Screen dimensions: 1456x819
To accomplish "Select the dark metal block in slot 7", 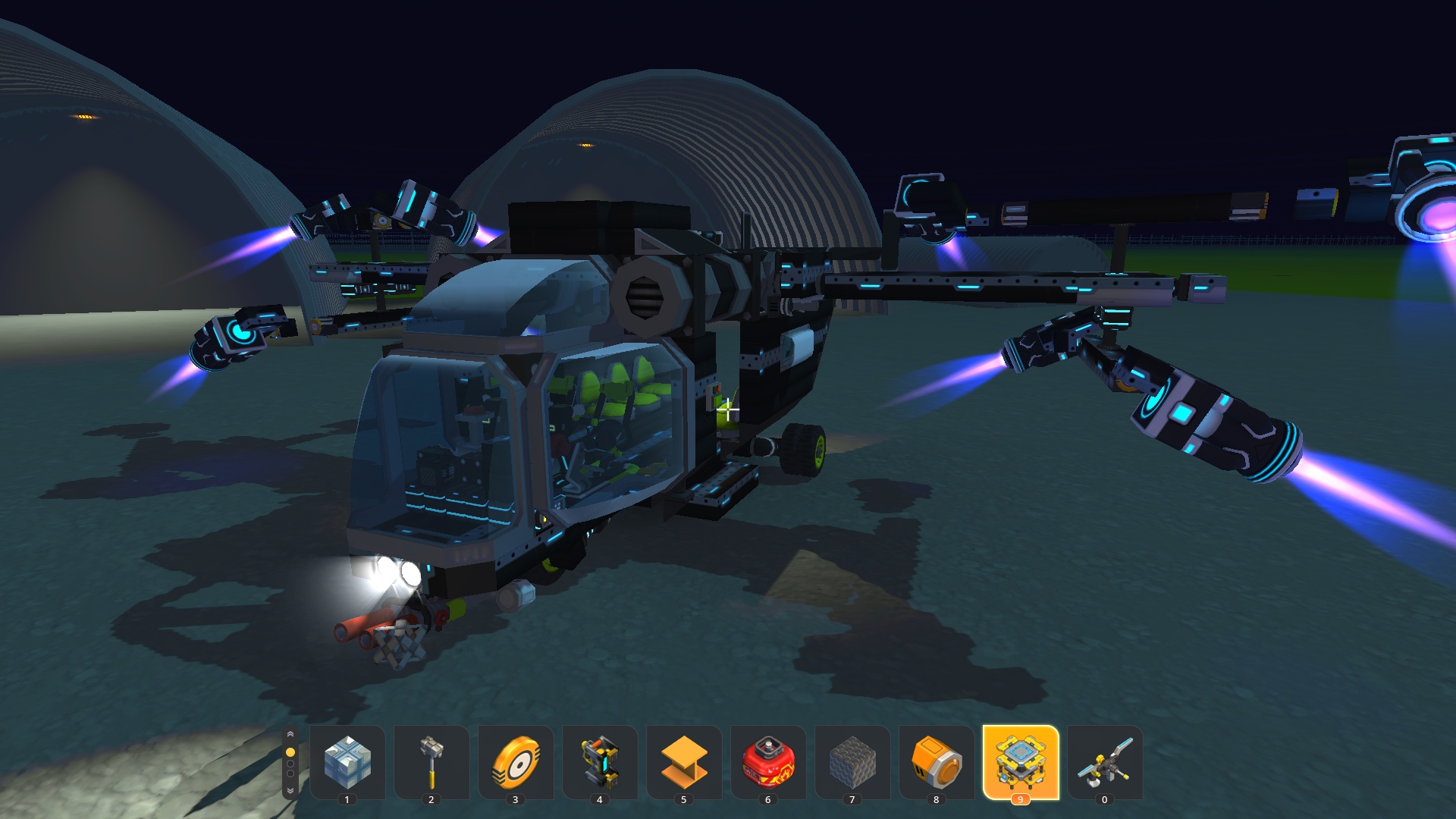I will click(x=852, y=761).
